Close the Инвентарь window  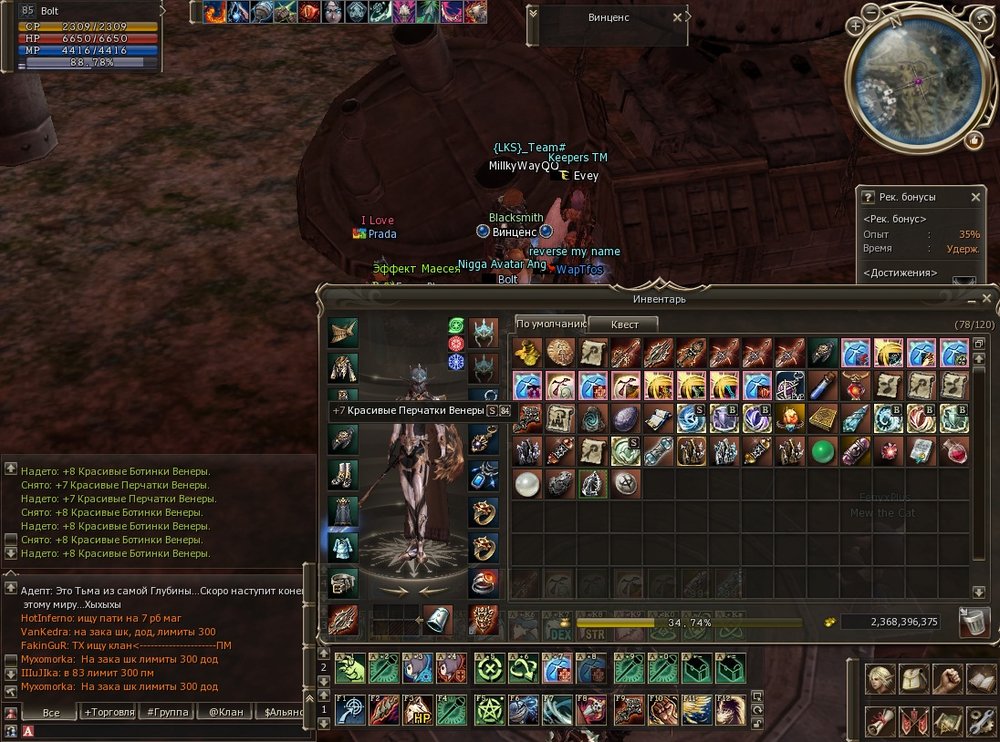pyautogui.click(x=986, y=298)
